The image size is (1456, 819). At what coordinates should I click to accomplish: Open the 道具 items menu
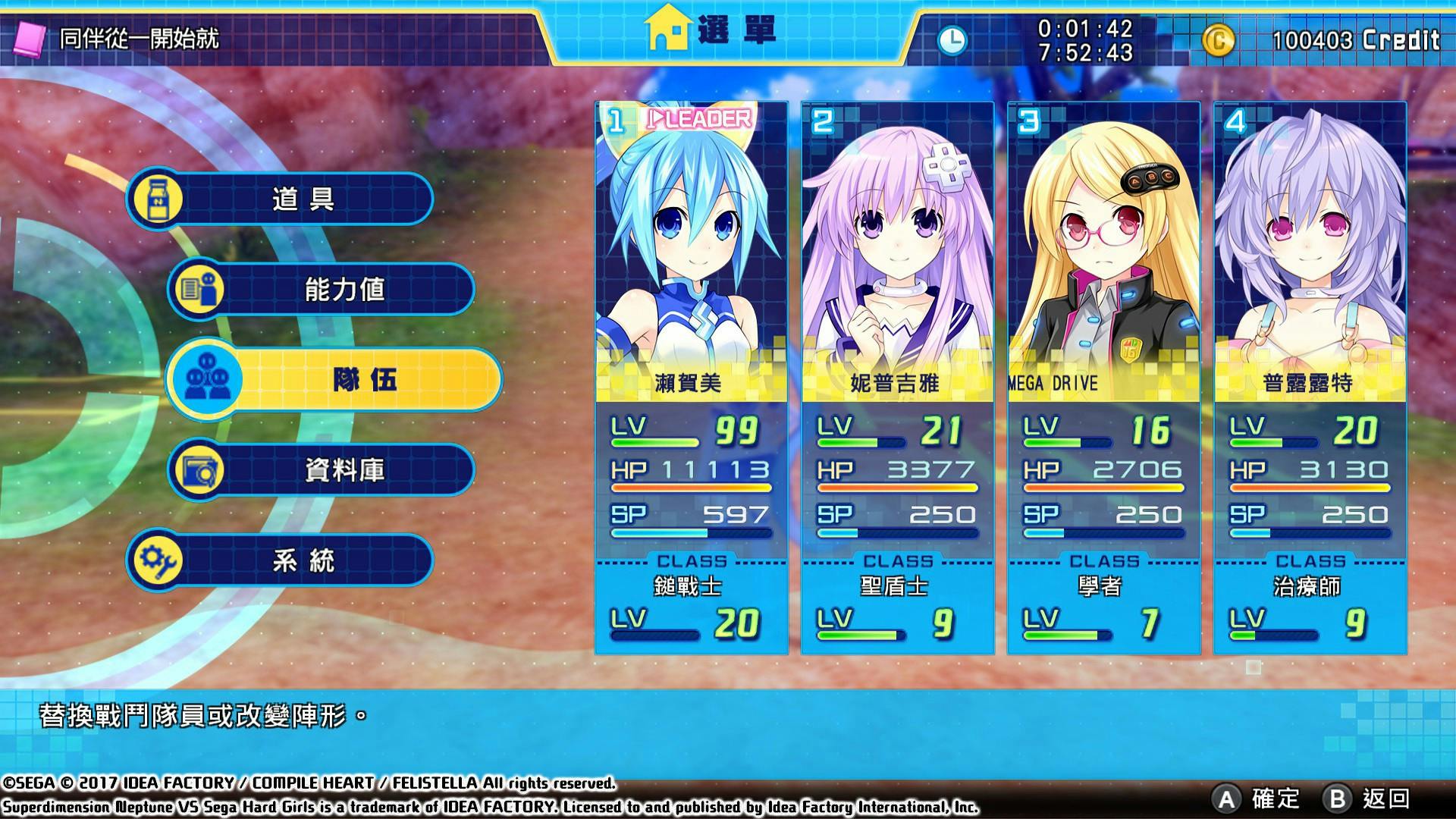(x=280, y=199)
